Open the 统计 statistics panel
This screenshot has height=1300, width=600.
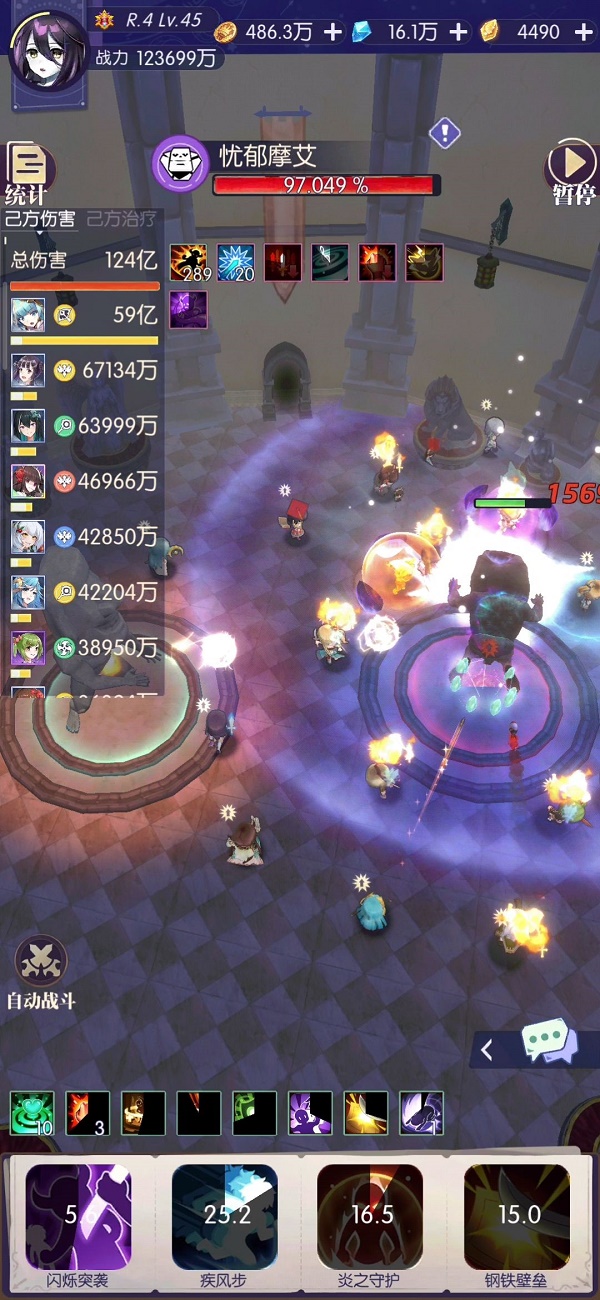point(28,172)
